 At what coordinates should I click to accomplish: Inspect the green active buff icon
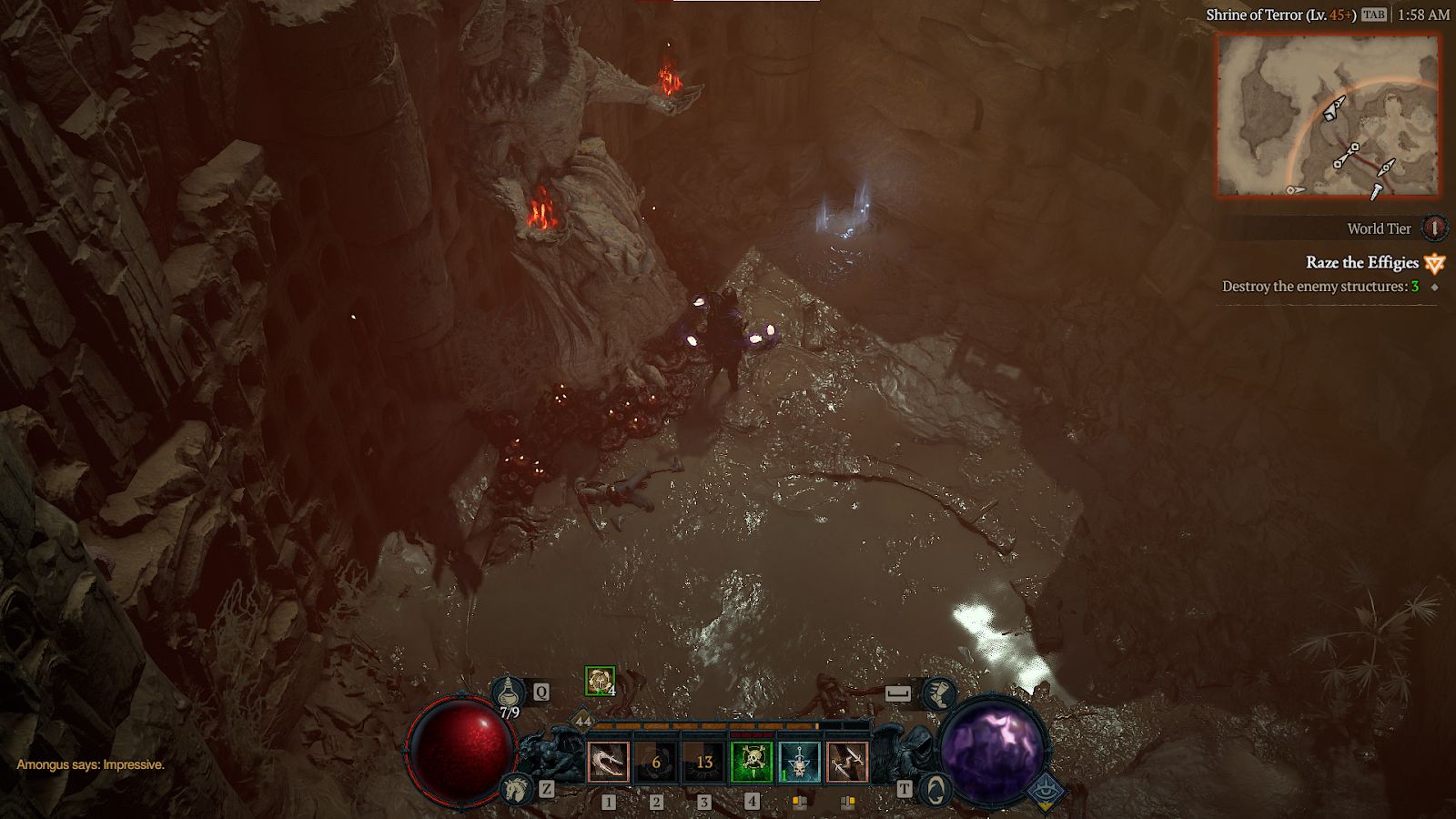coord(599,680)
